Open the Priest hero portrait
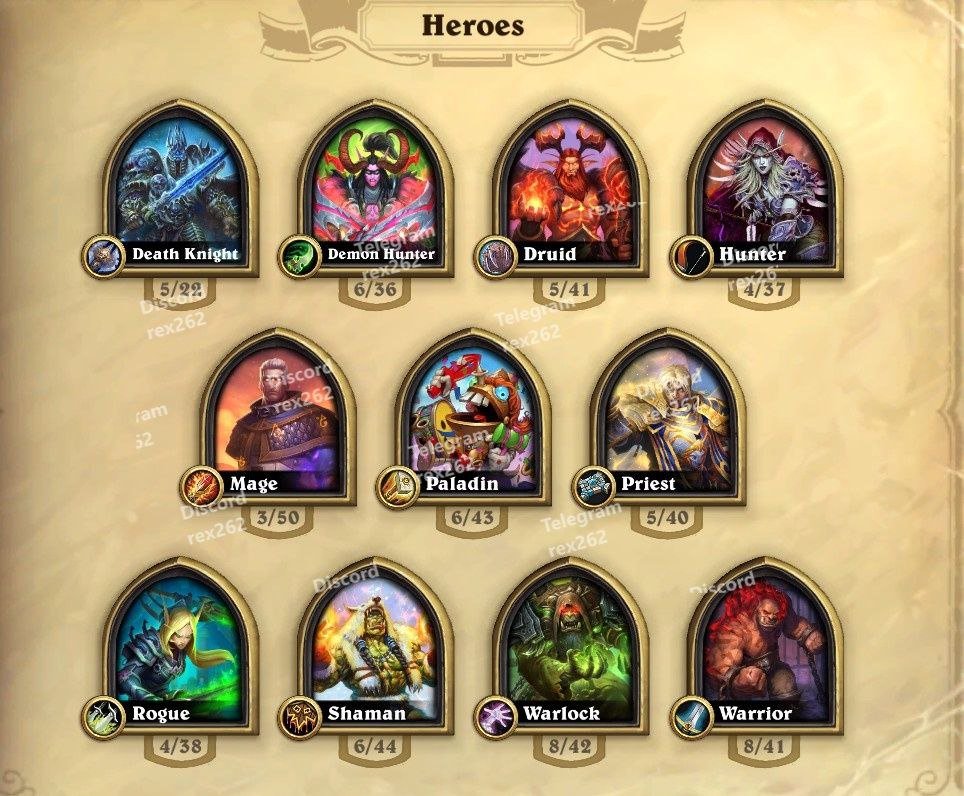This screenshot has height=796, width=964. [x=668, y=415]
